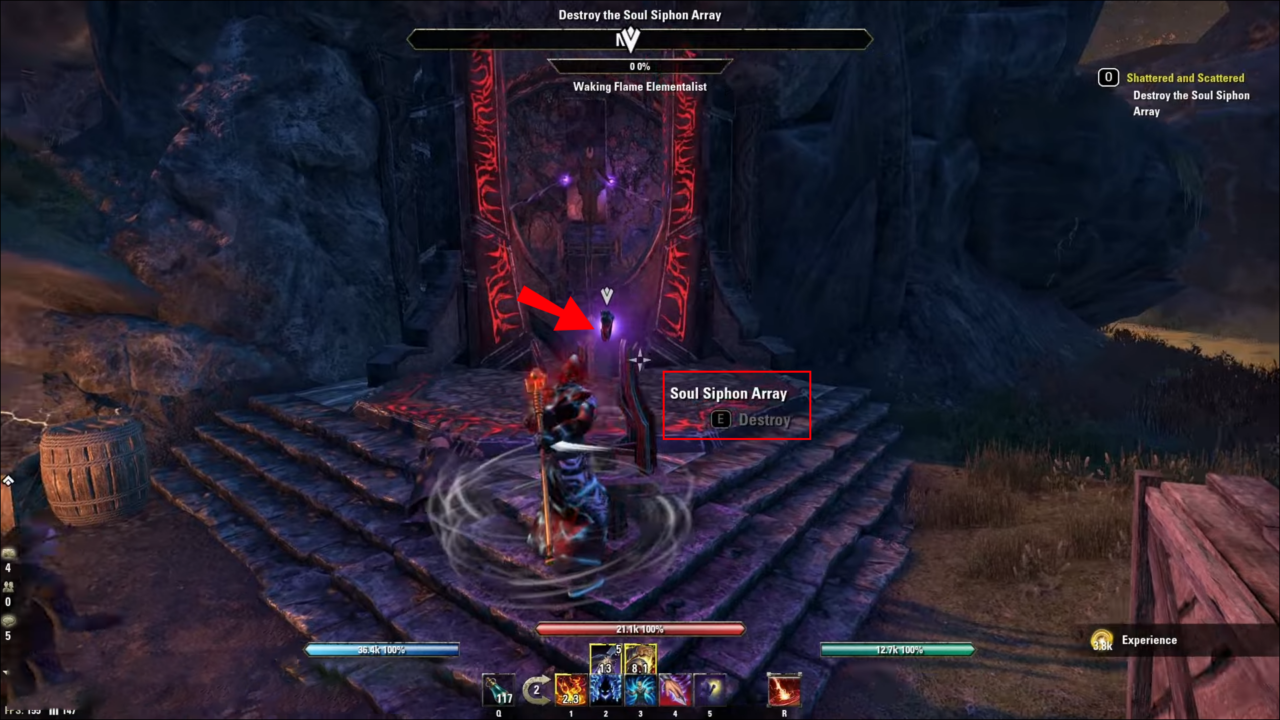Toggle the Inner Light ability in slot 5
Viewport: 1280px width, 720px height.
click(710, 690)
